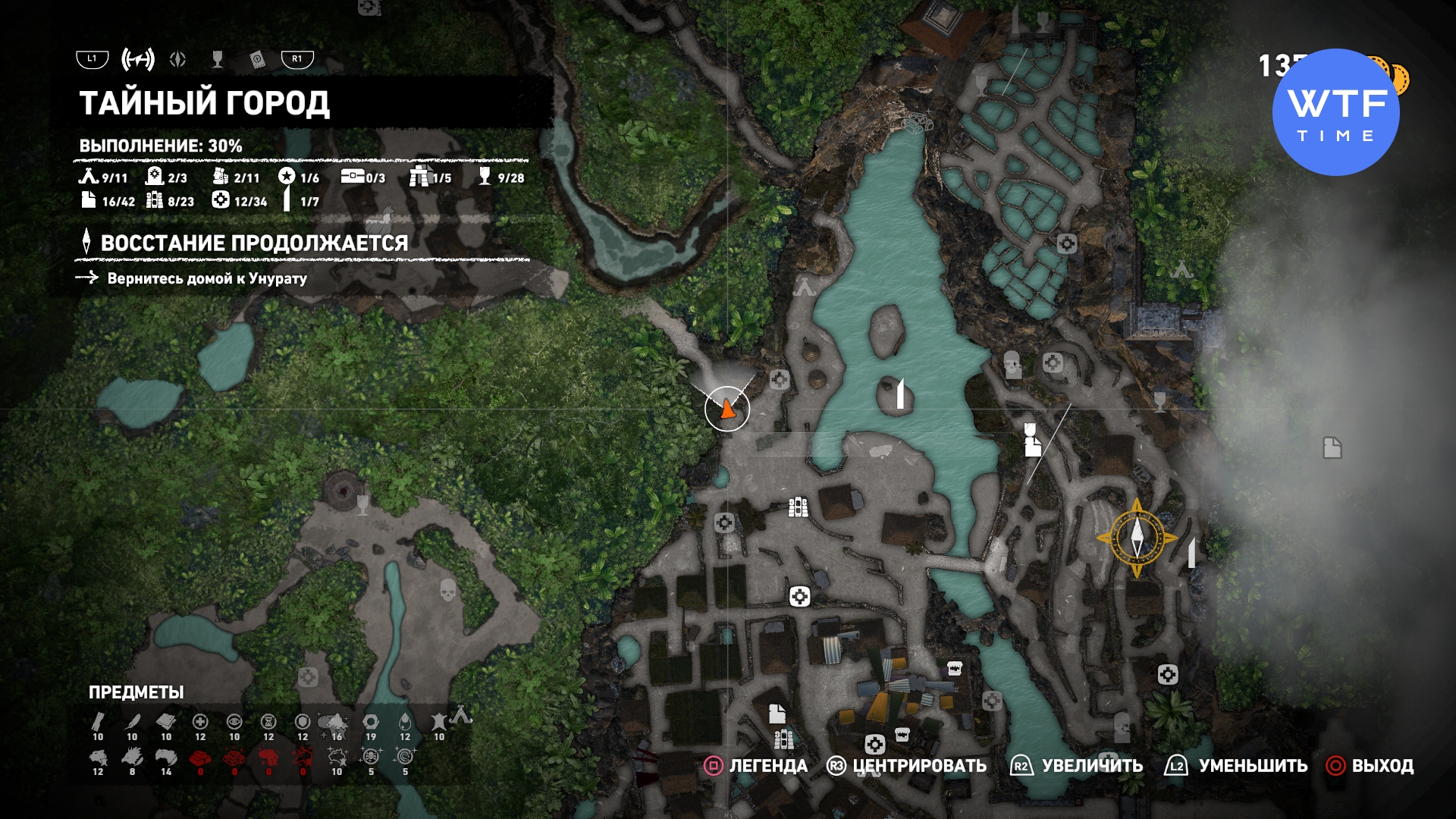Select the 'Восстание продолжается' quest tracker
The height and width of the screenshot is (819, 1456).
click(x=254, y=243)
